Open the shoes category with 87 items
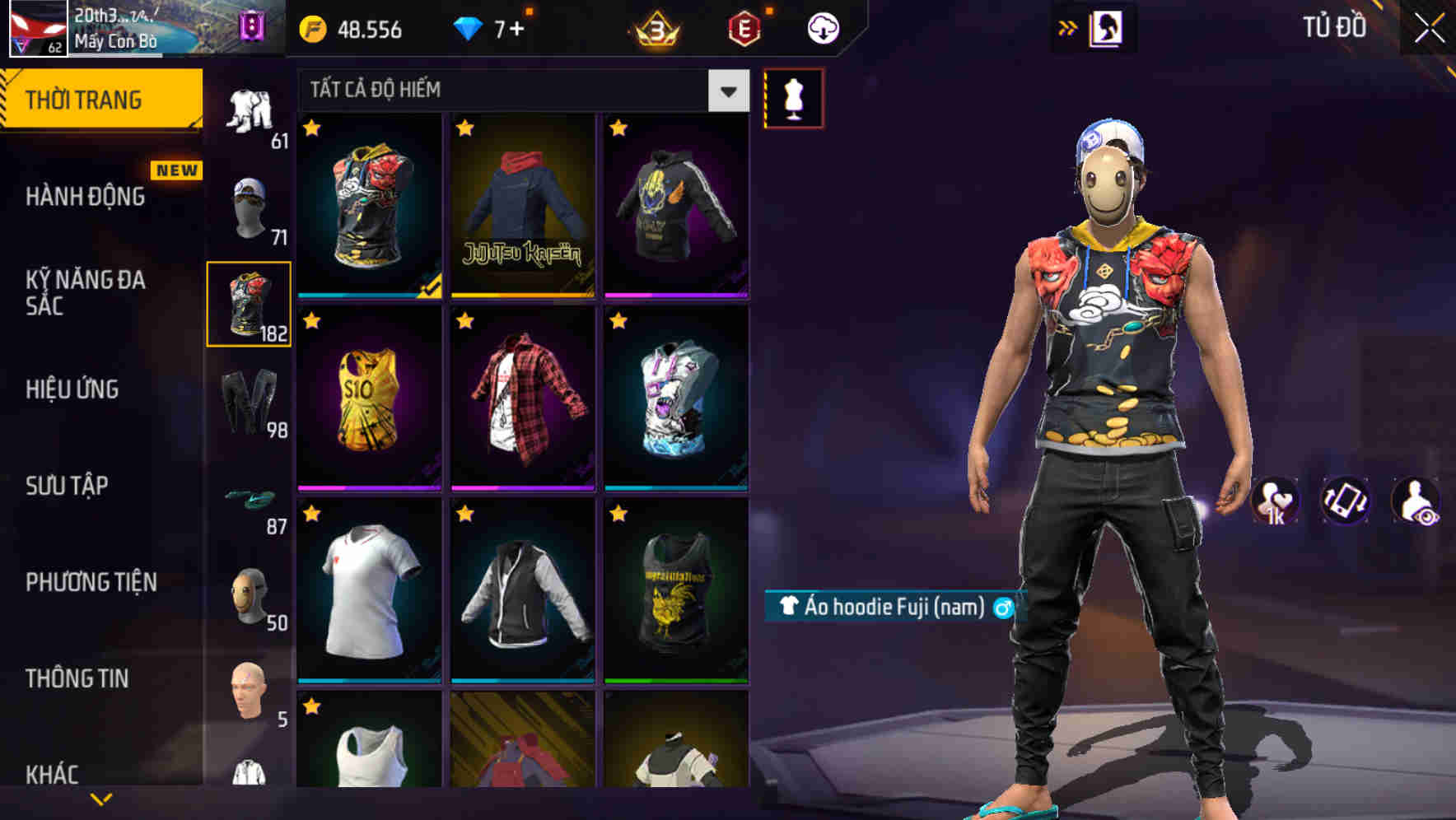Screen dimensions: 1456x820 click(250, 498)
